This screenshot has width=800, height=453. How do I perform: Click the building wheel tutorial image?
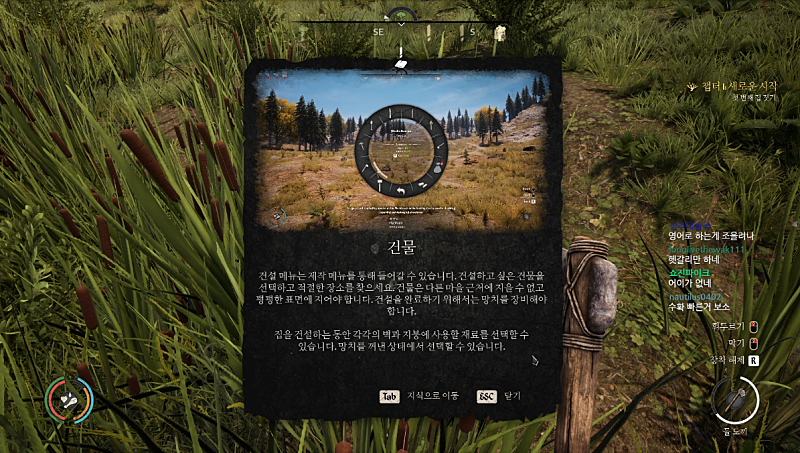click(x=402, y=151)
